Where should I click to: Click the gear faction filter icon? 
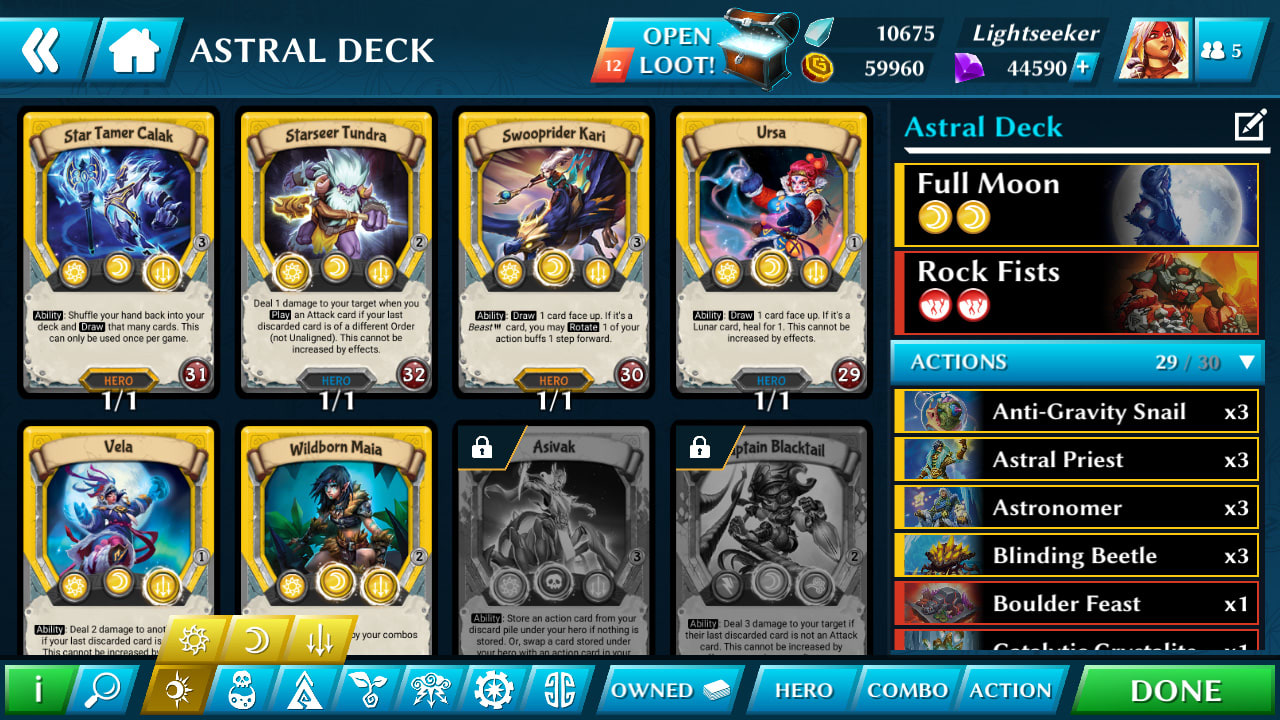pyautogui.click(x=494, y=689)
